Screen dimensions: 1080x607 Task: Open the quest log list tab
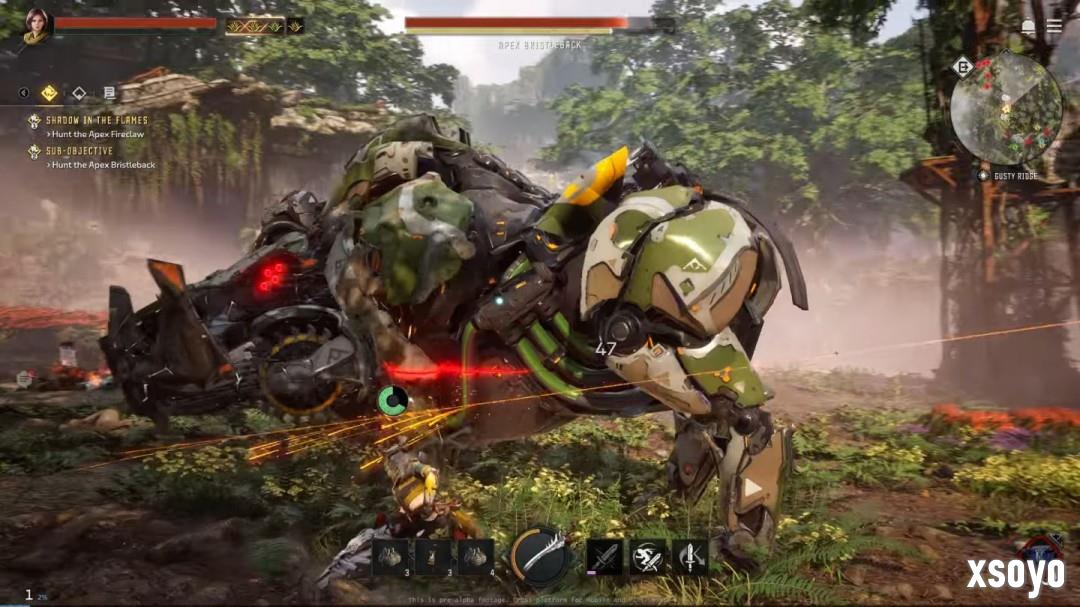pyautogui.click(x=109, y=93)
